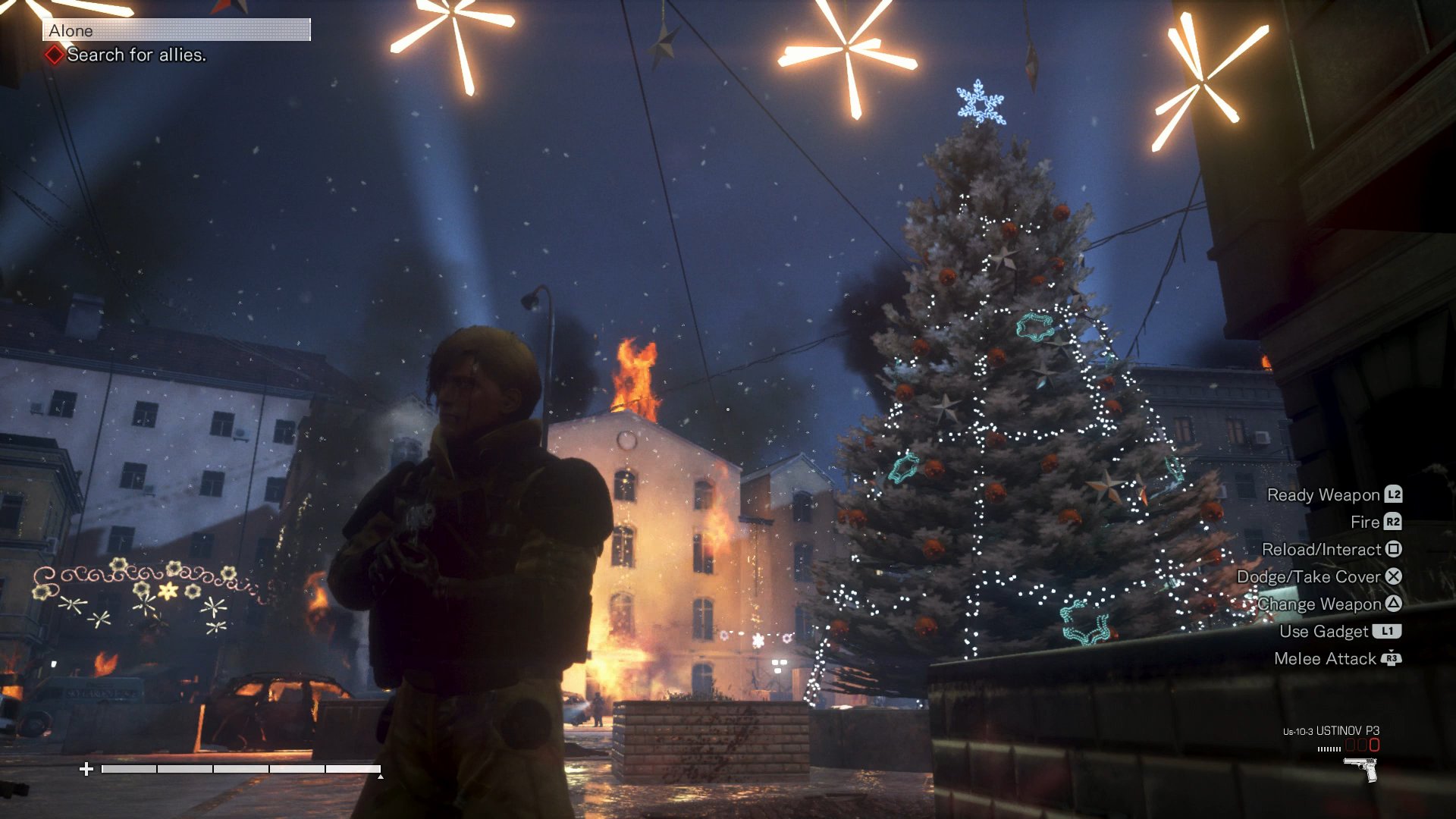Click the red diamond objective marker
1456x819 pixels.
[54, 54]
